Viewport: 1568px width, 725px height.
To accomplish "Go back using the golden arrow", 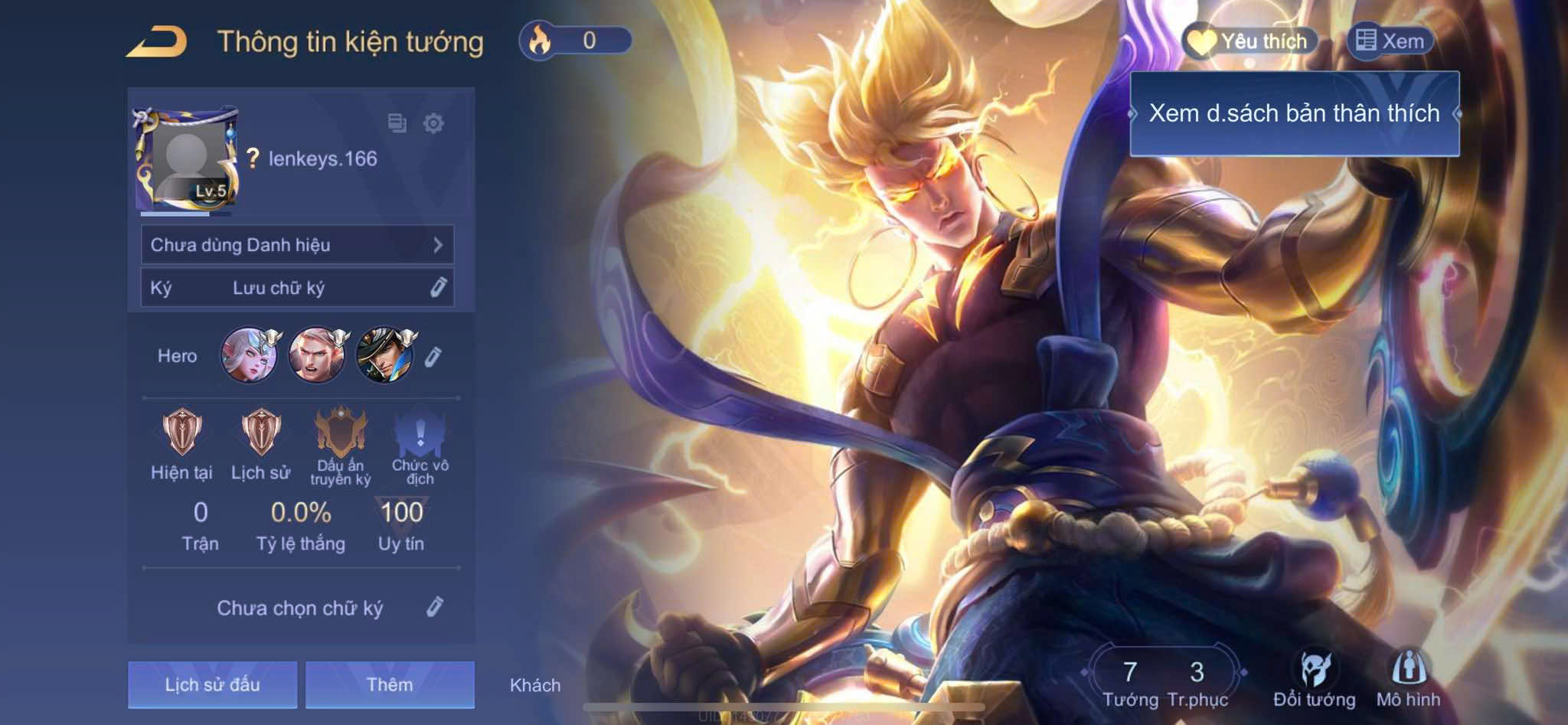I will pos(157,42).
